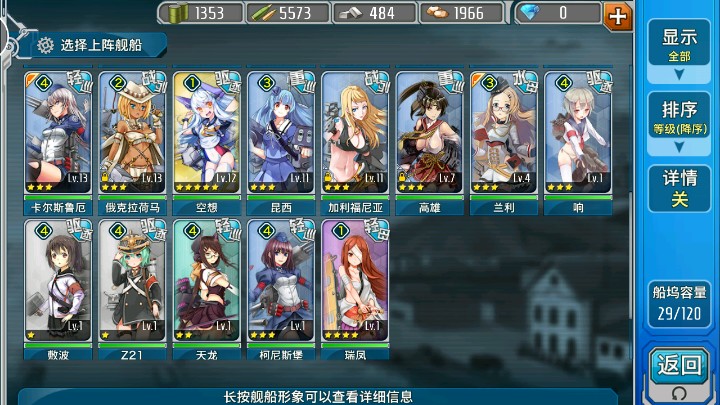The image size is (720, 405).
Task: Select the 卡尔斯鲁厄 ship card
Action: point(58,135)
